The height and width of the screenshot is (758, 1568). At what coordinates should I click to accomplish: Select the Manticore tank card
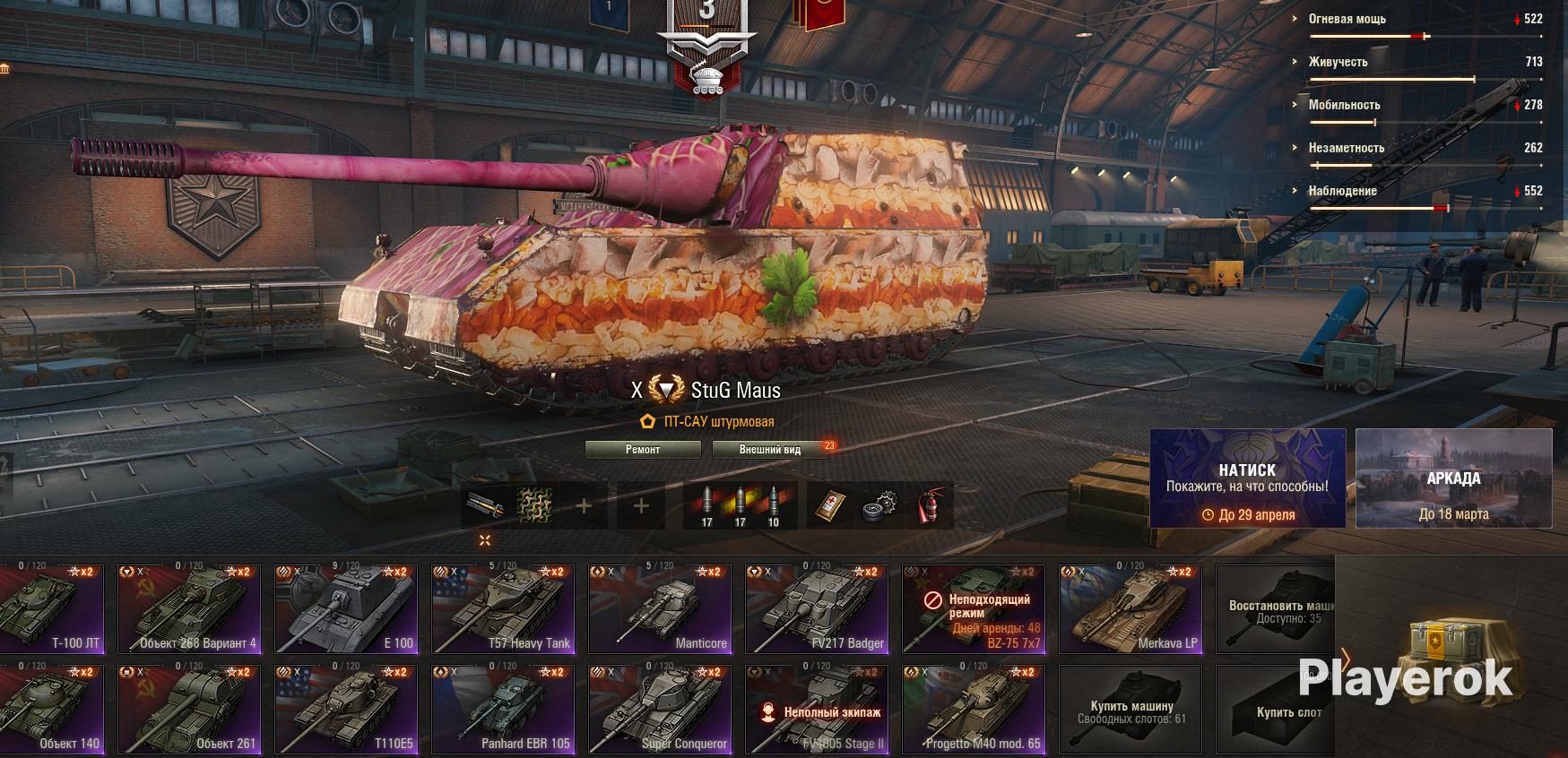pos(660,608)
